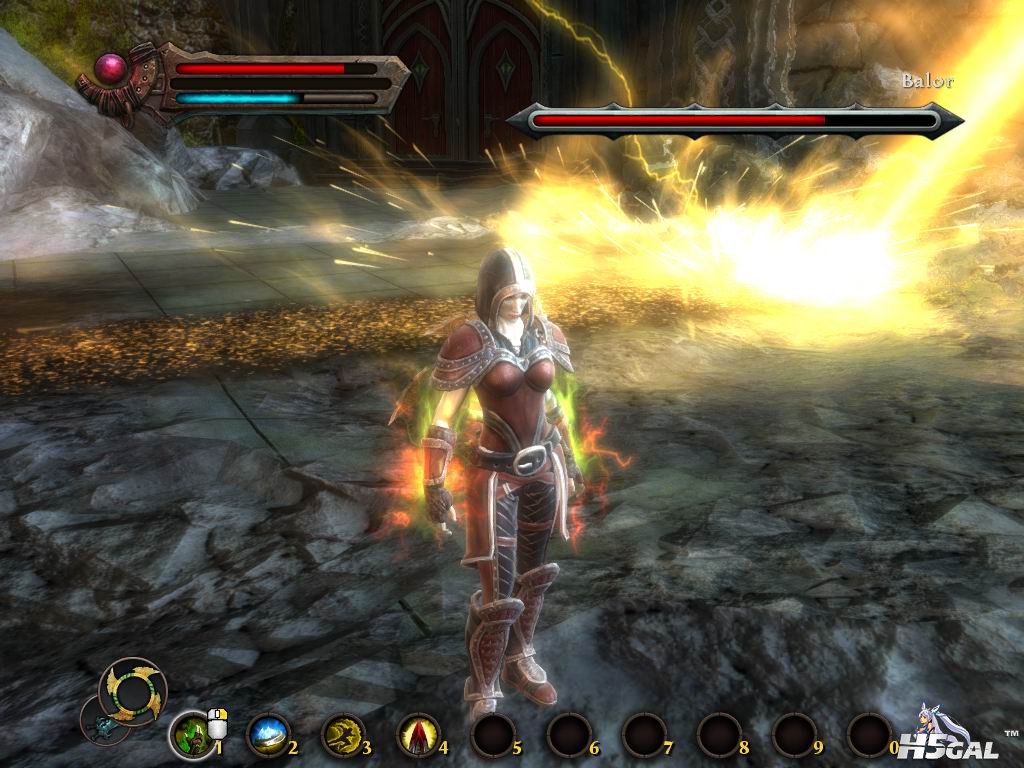
Task: Trigger the yellow running-figure ability in slot 3
Action: tap(342, 735)
